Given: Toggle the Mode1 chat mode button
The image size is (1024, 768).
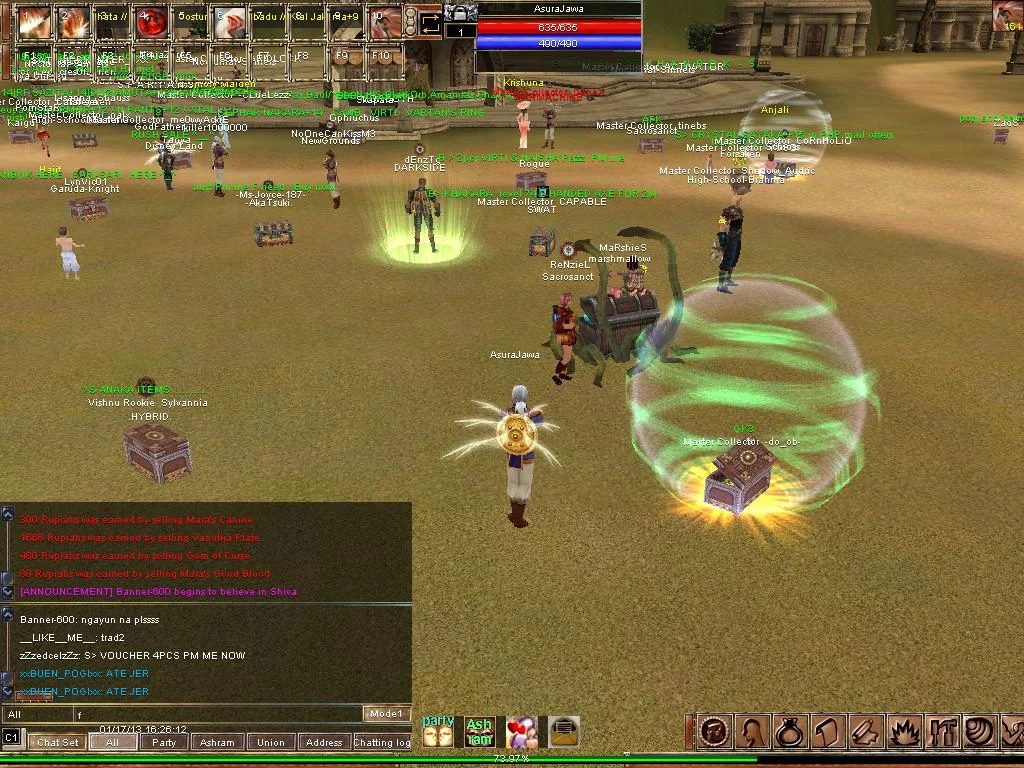Looking at the screenshot, I should click(x=386, y=714).
